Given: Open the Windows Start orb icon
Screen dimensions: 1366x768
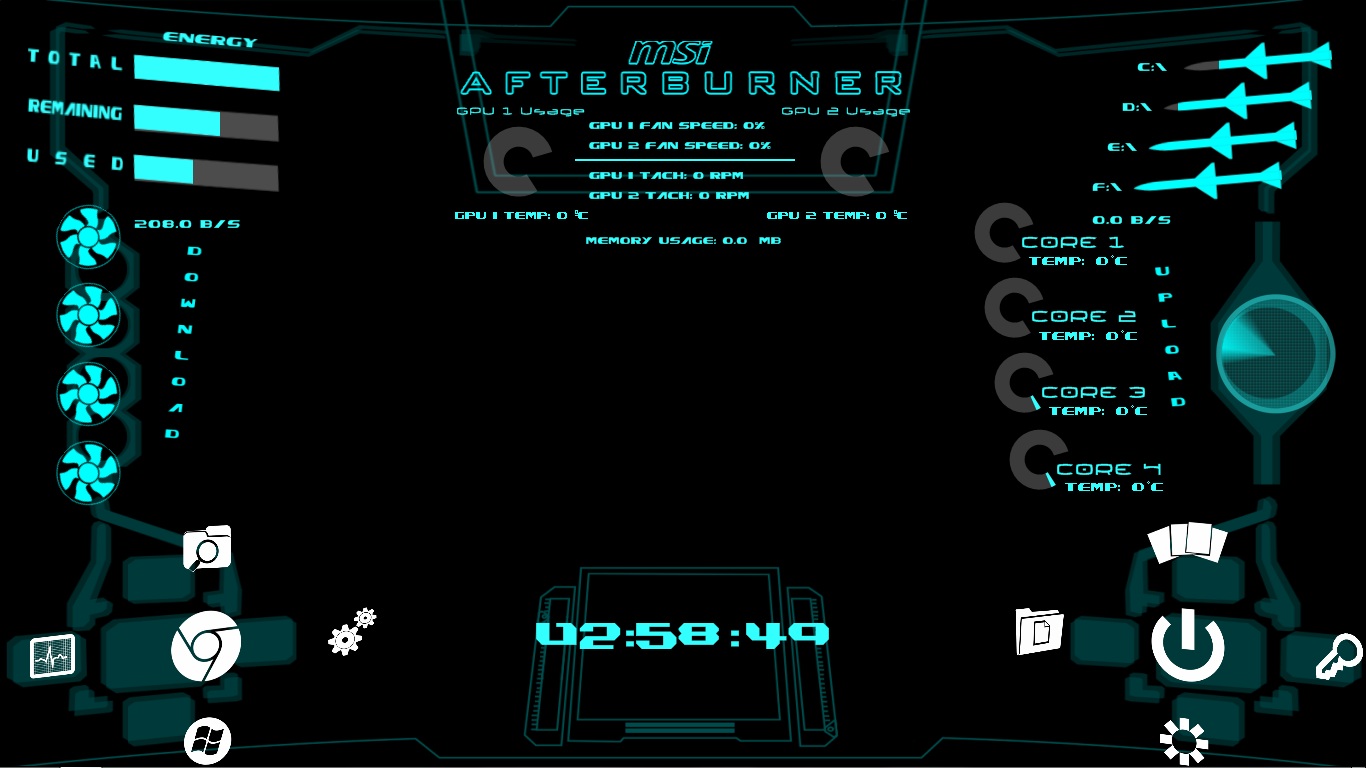Looking at the screenshot, I should 205,740.
